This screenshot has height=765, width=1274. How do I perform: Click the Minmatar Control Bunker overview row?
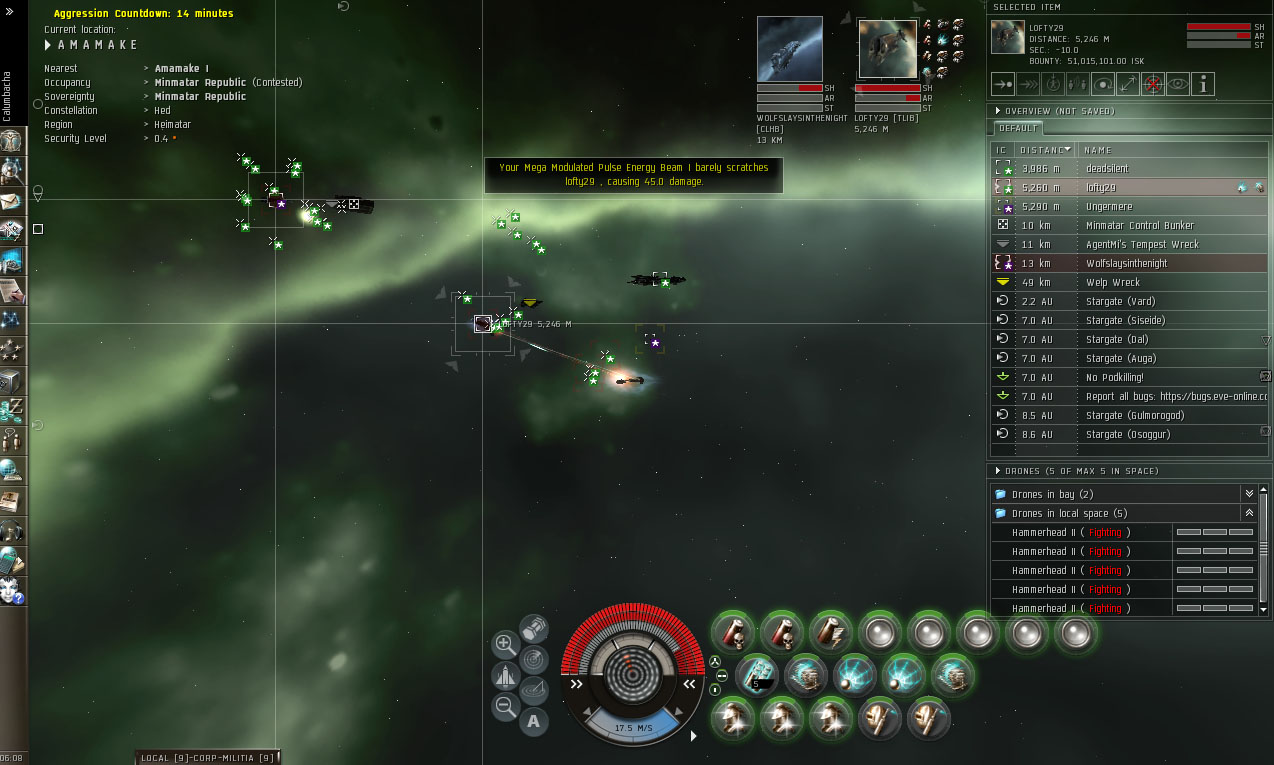[1140, 225]
